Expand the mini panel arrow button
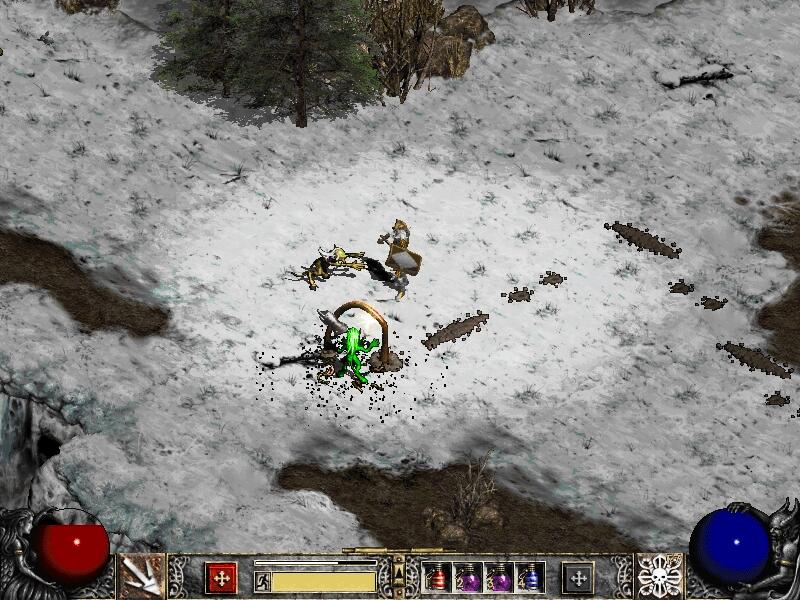The width and height of the screenshot is (800, 600). click(x=399, y=571)
